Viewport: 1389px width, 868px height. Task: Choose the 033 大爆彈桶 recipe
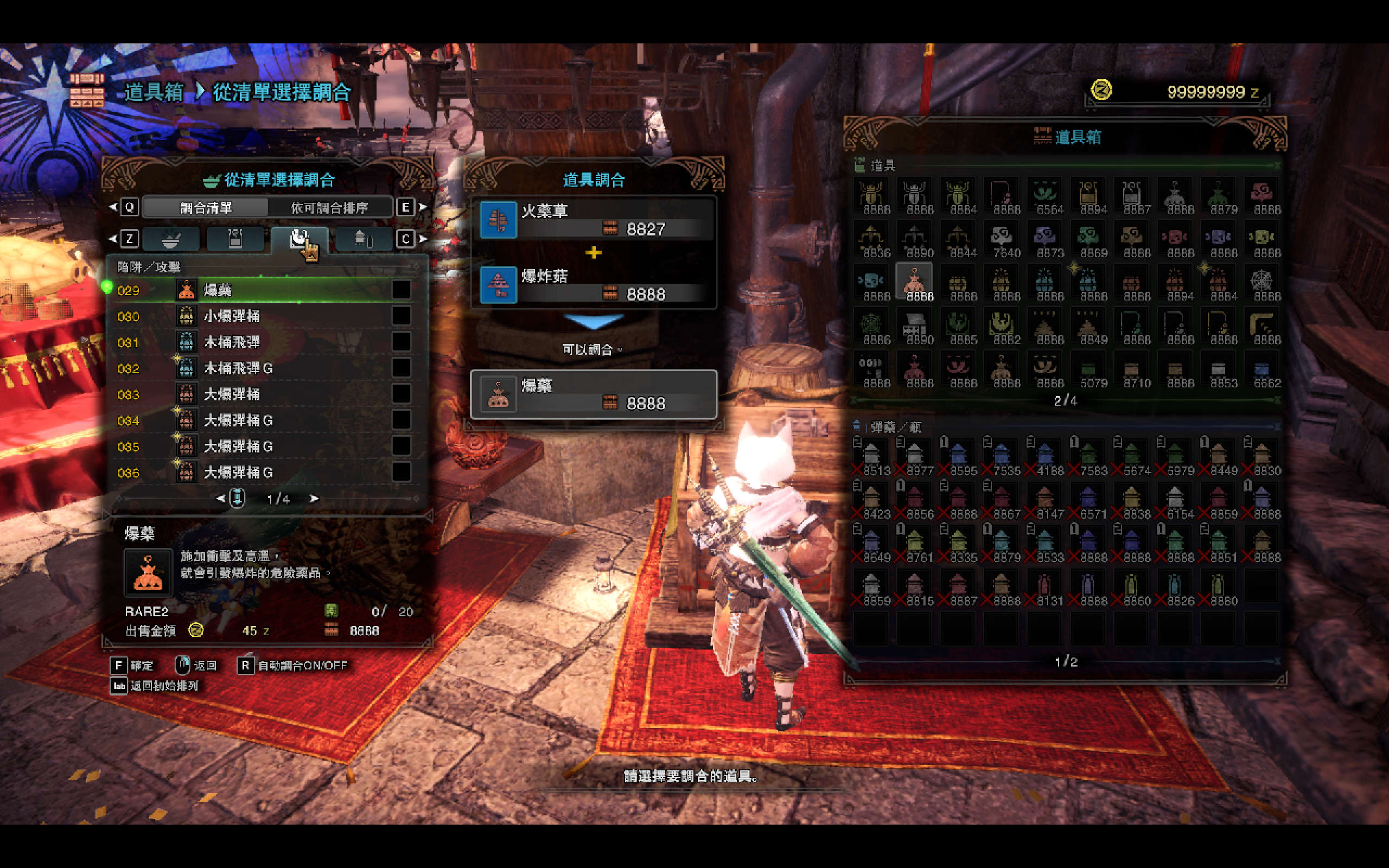click(x=258, y=394)
